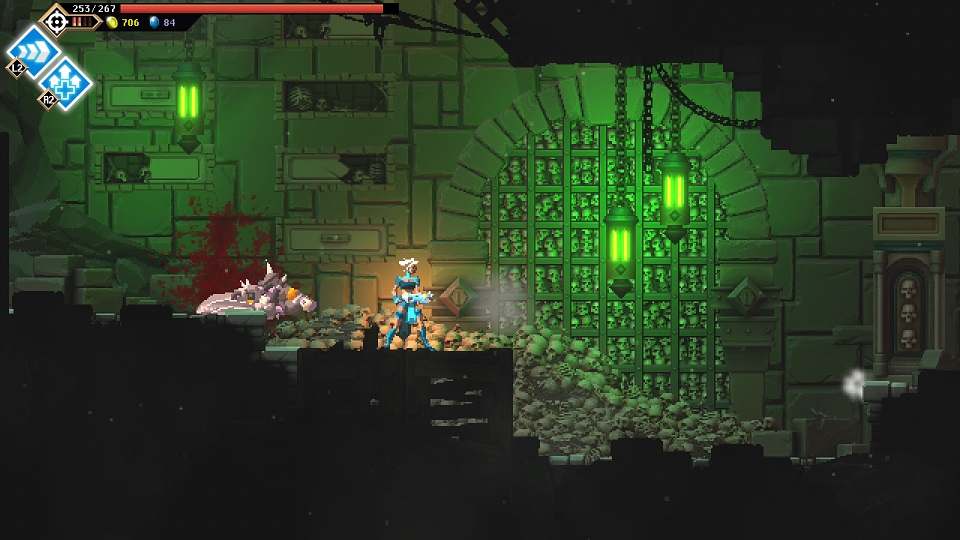Select the crosshair weapon emblem
Screen dimensions: 960x540
coord(56,19)
